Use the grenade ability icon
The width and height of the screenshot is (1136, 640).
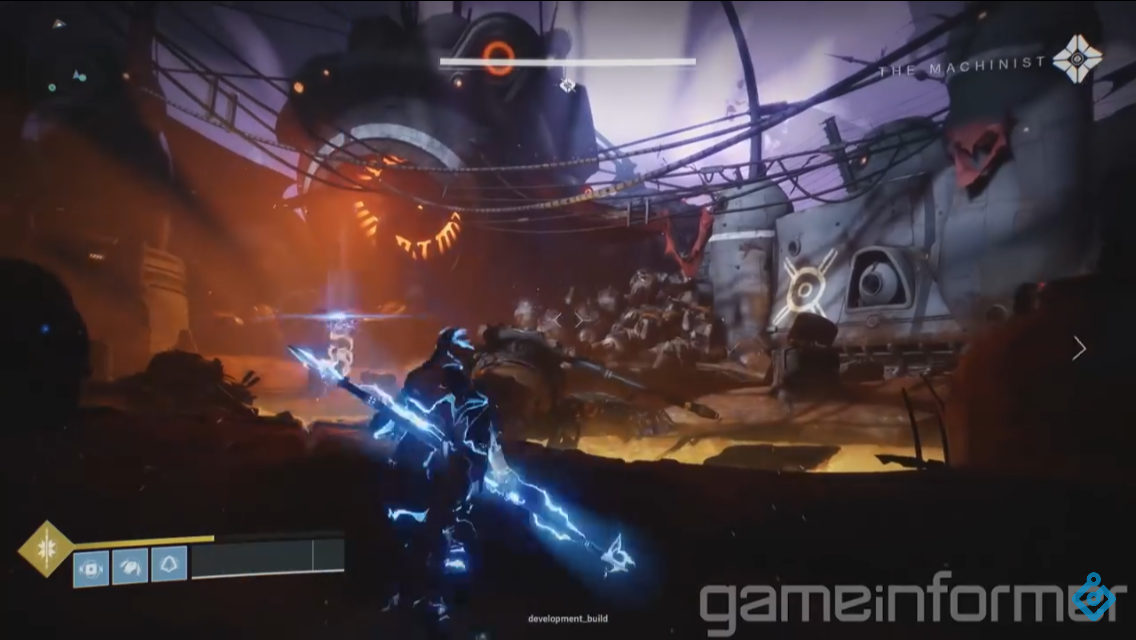pyautogui.click(x=91, y=567)
